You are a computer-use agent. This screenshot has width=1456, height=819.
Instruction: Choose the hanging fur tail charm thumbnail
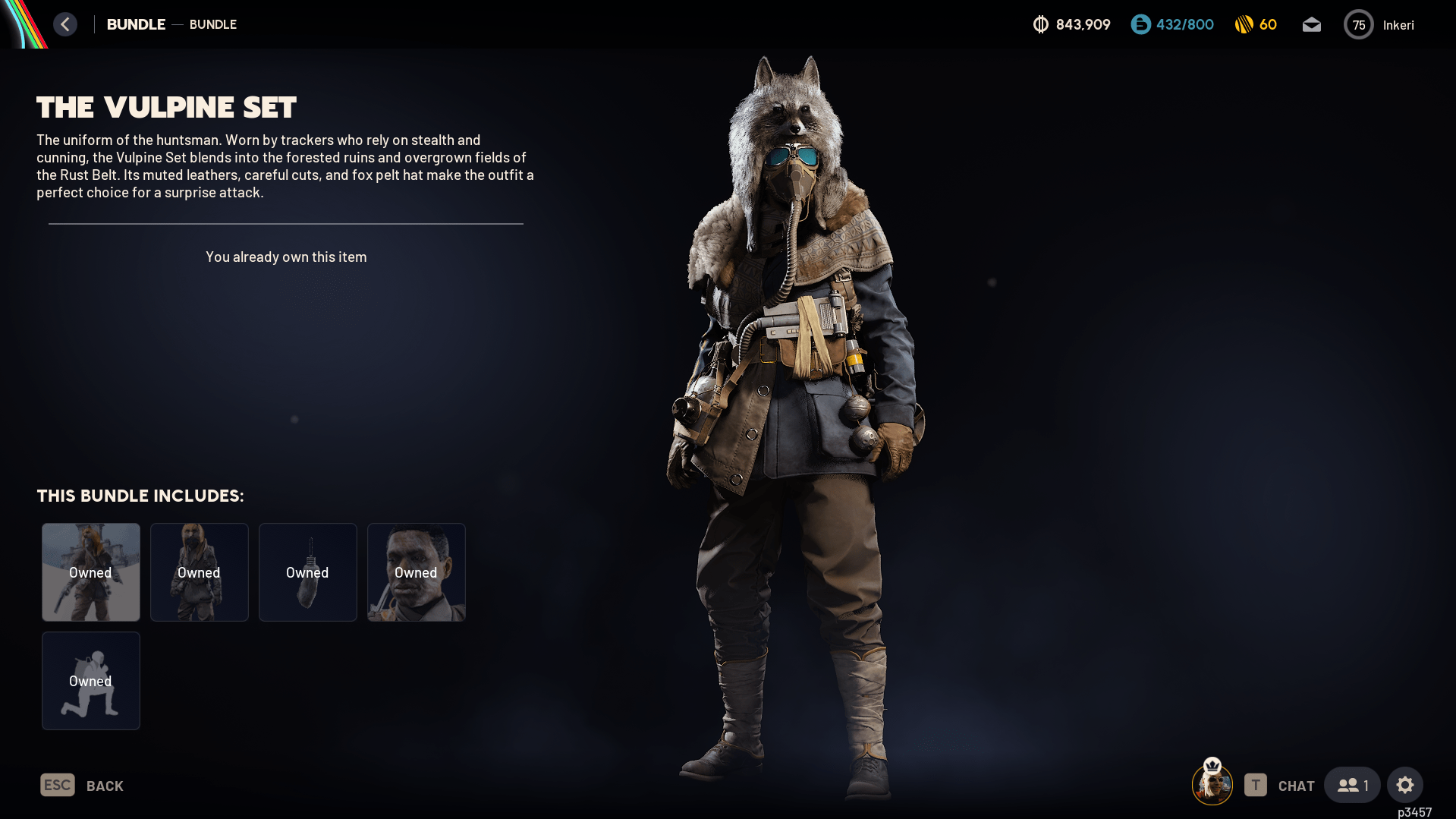[308, 572]
